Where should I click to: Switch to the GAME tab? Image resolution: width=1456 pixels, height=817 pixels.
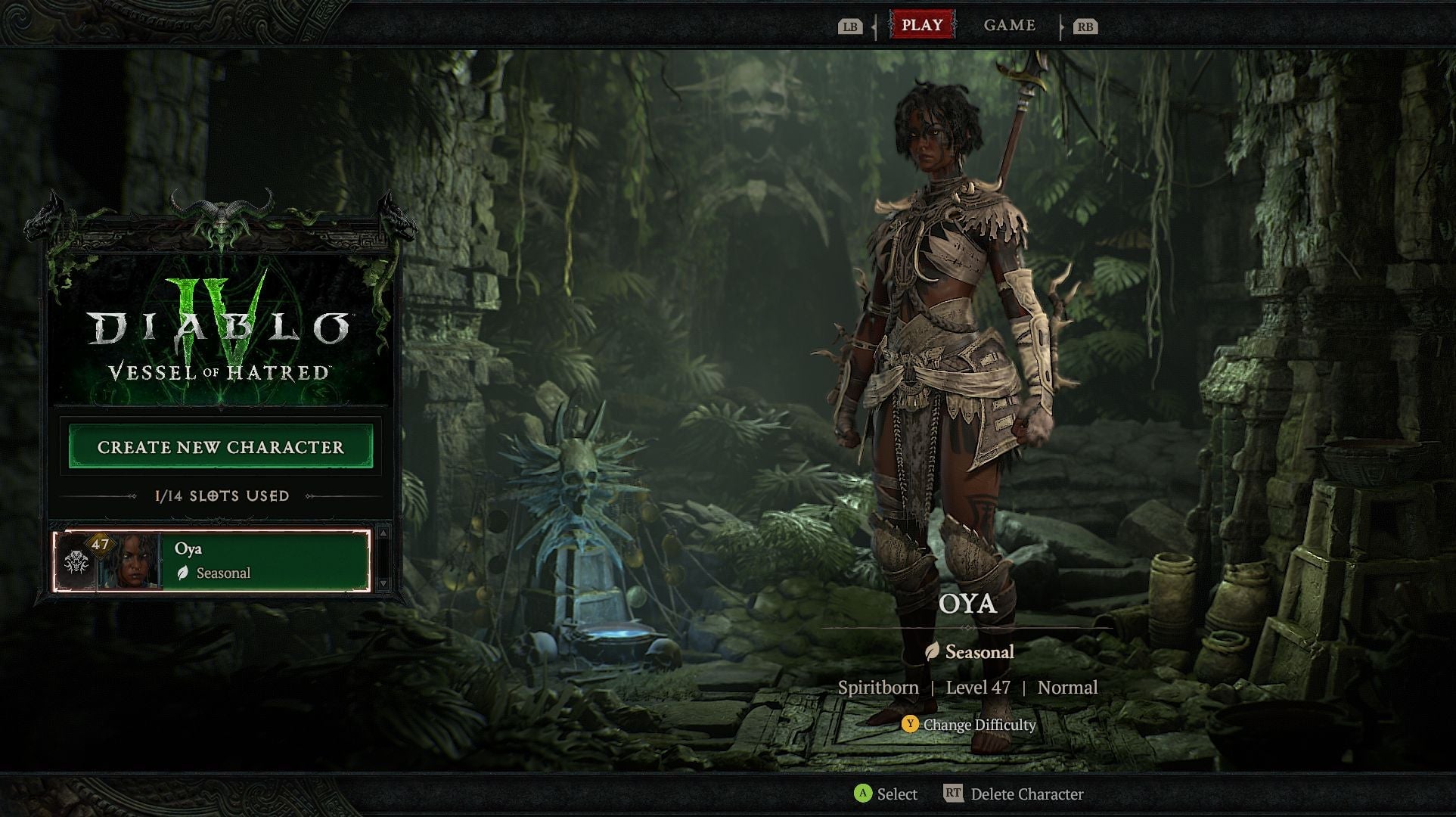[x=1009, y=25]
